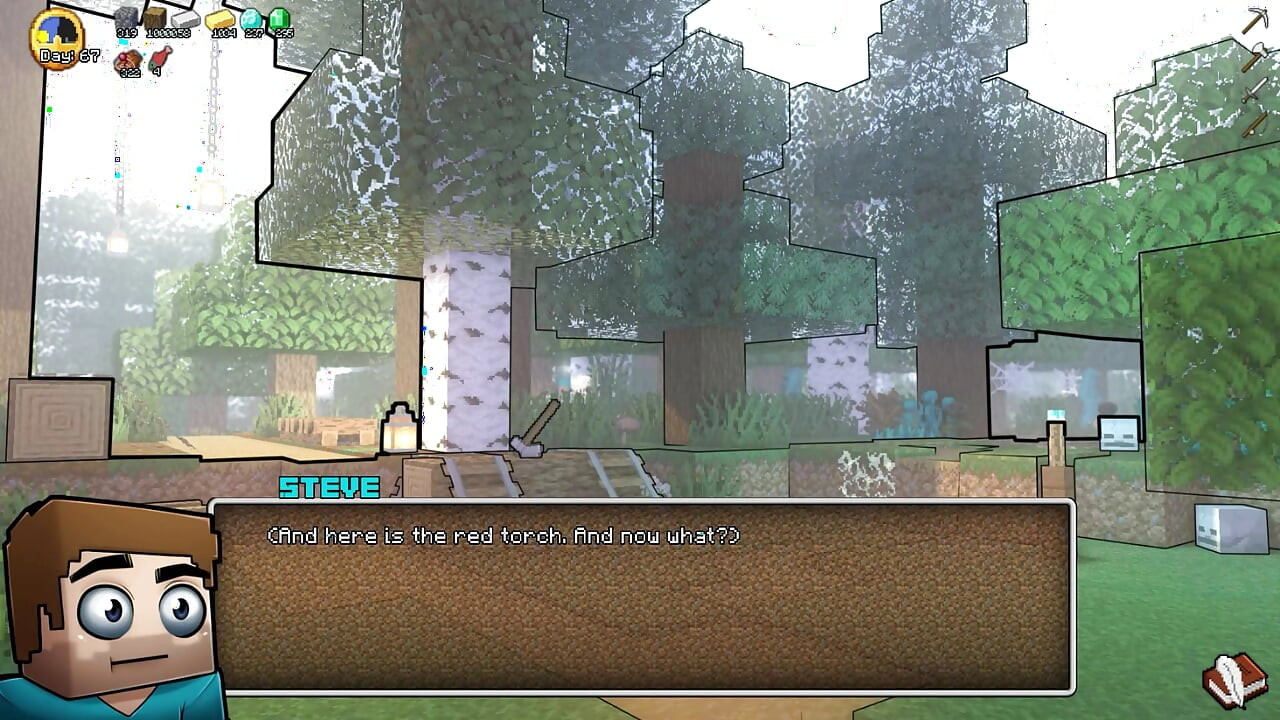This screenshot has height=720, width=1280.
Task: Click the emerald counter icon
Action: 281,18
